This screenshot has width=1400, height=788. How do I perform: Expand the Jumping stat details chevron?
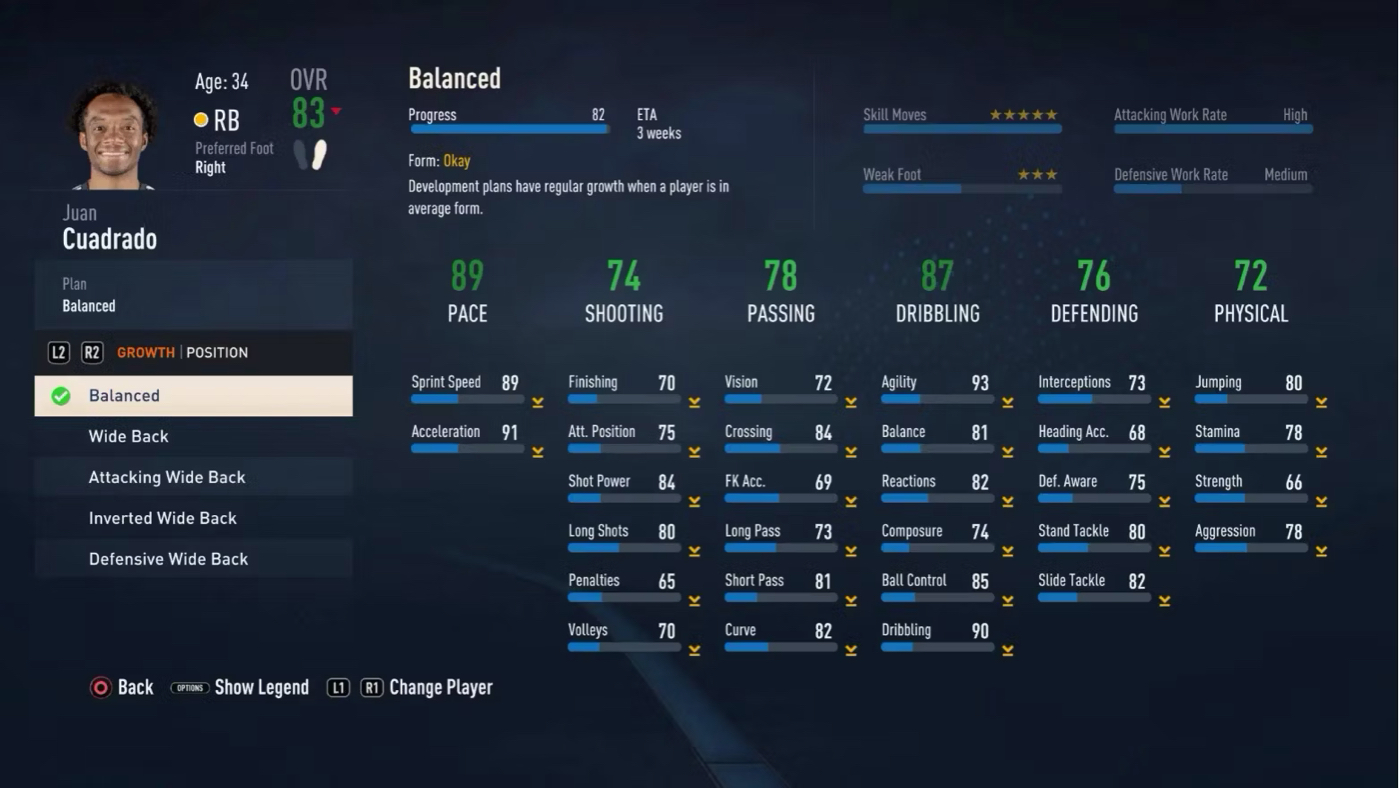tap(1321, 400)
